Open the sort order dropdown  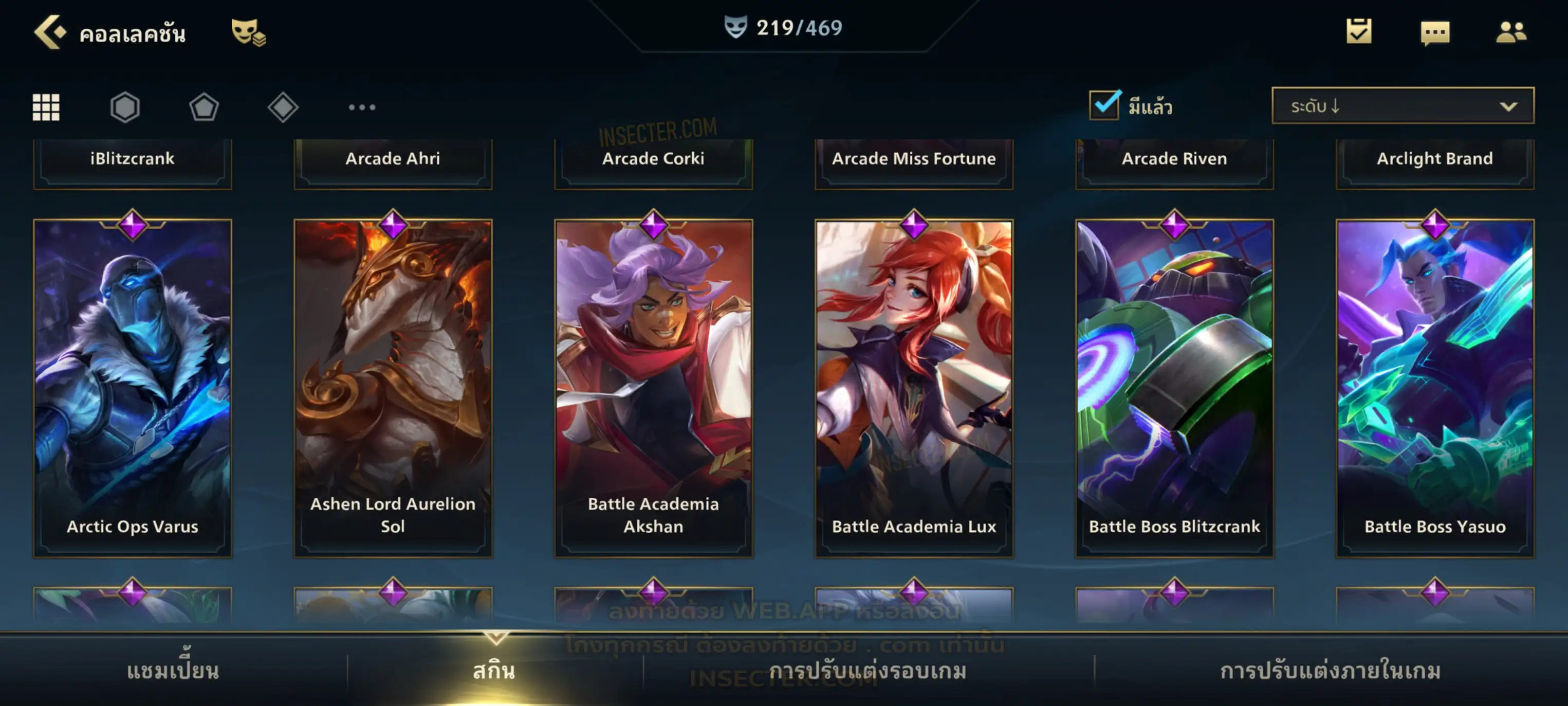(x=1403, y=106)
